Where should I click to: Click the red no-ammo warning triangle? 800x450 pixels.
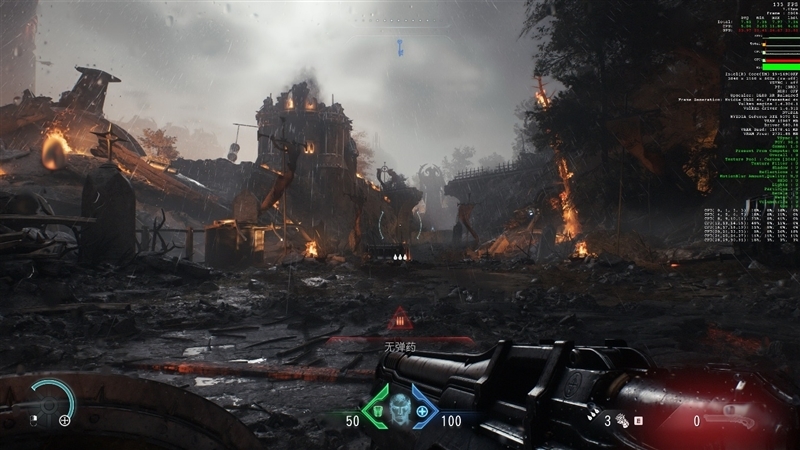click(x=400, y=320)
